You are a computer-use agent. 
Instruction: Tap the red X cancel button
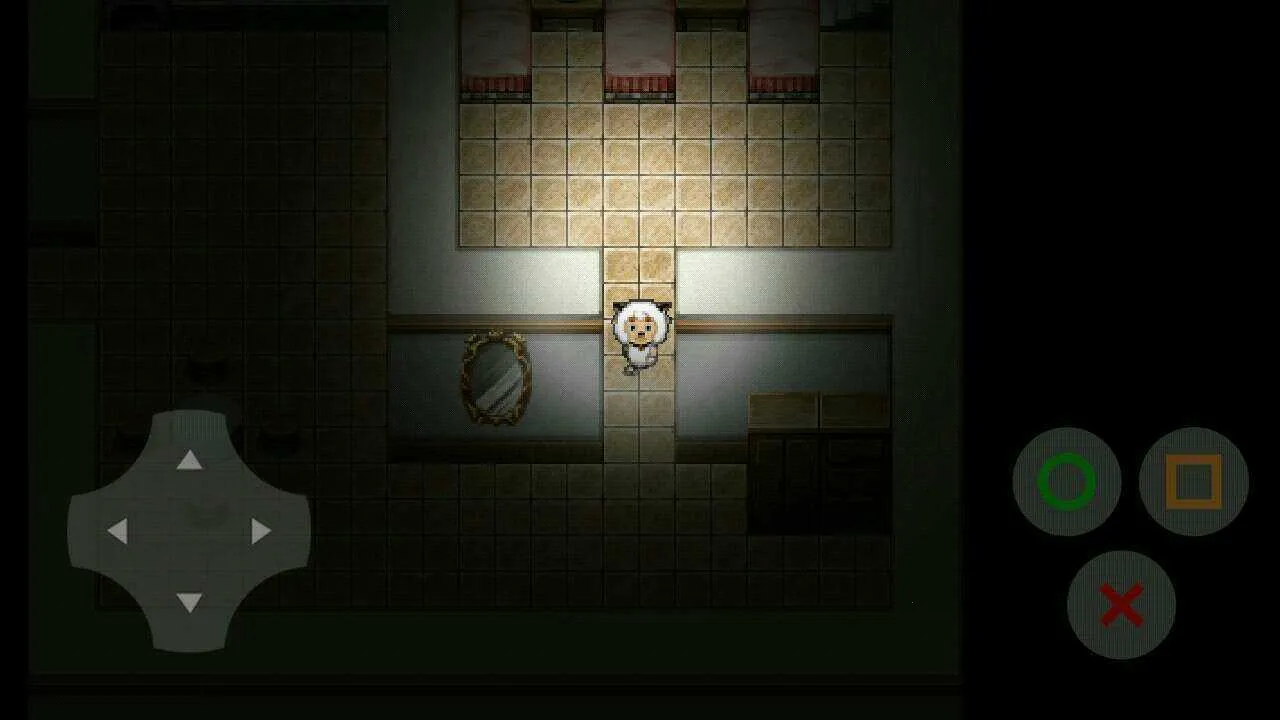coord(1124,604)
